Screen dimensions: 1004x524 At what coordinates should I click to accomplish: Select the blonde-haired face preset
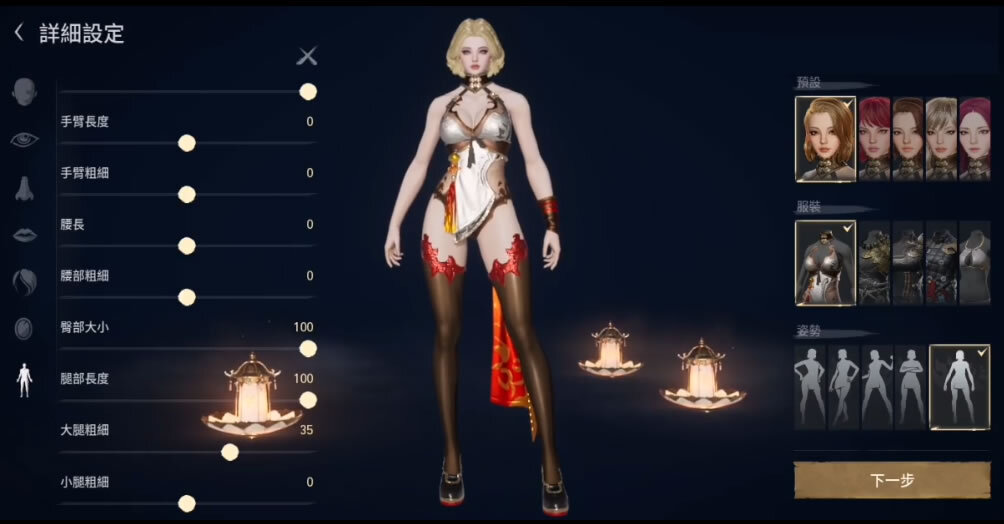click(x=941, y=138)
